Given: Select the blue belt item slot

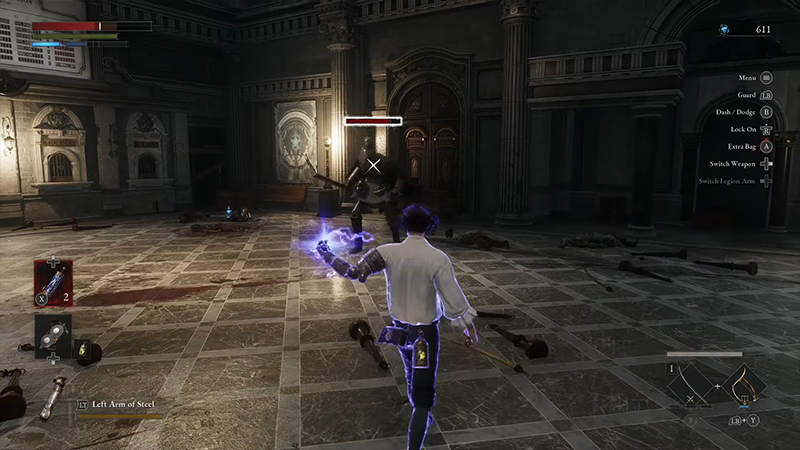Looking at the screenshot, I should click(x=52, y=282).
